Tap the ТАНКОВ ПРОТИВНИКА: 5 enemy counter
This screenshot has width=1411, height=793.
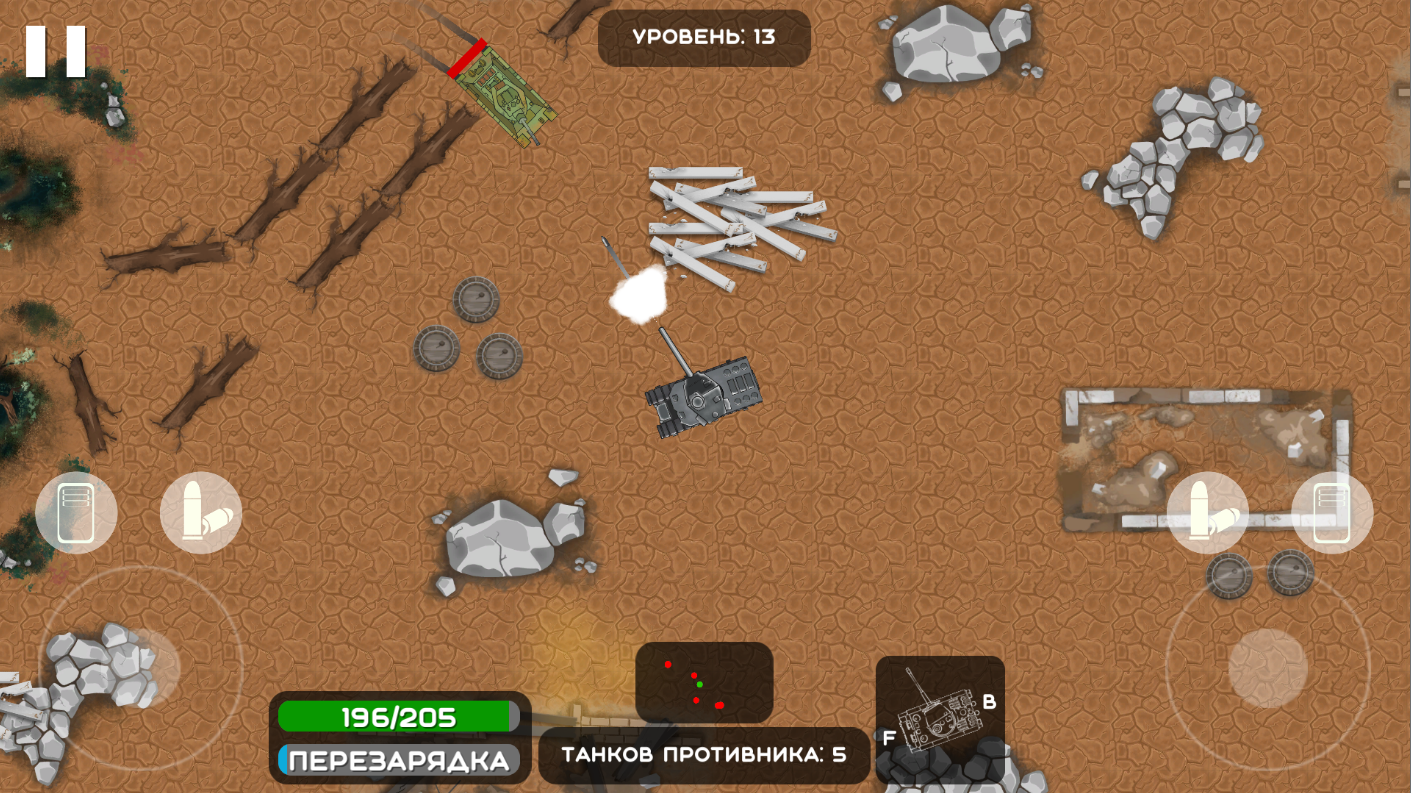coord(703,756)
